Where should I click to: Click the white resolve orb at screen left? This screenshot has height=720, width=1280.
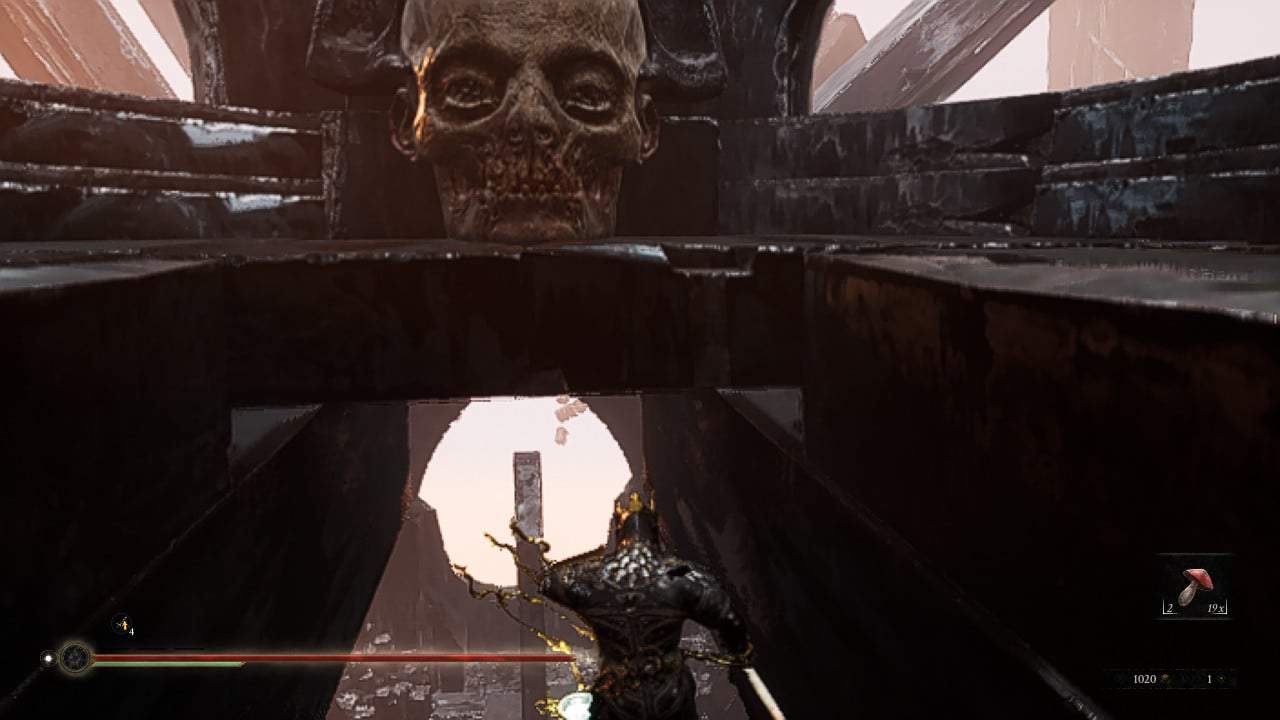point(46,659)
